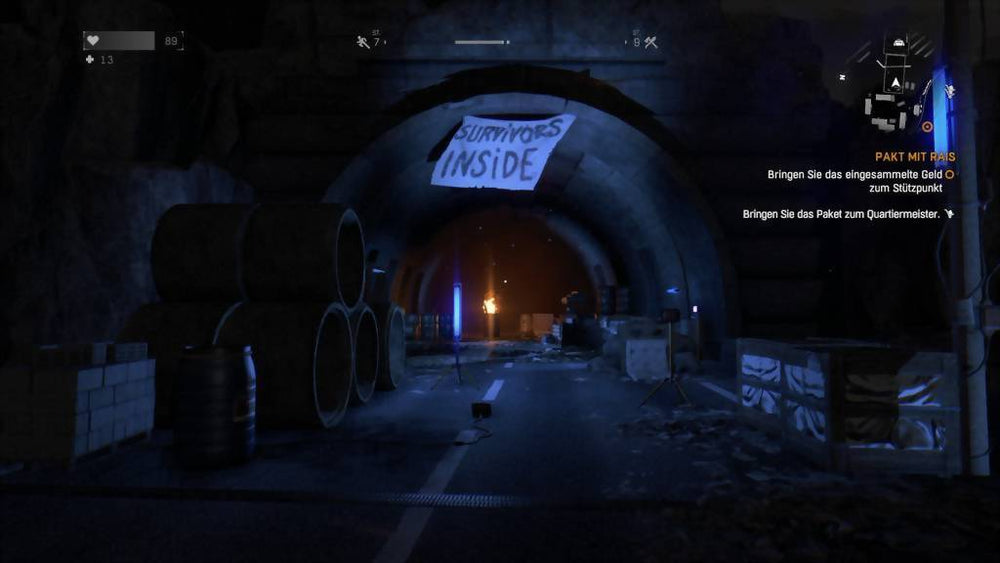Open the agility running-figure level icon
The width and height of the screenshot is (1000, 563).
coord(363,42)
